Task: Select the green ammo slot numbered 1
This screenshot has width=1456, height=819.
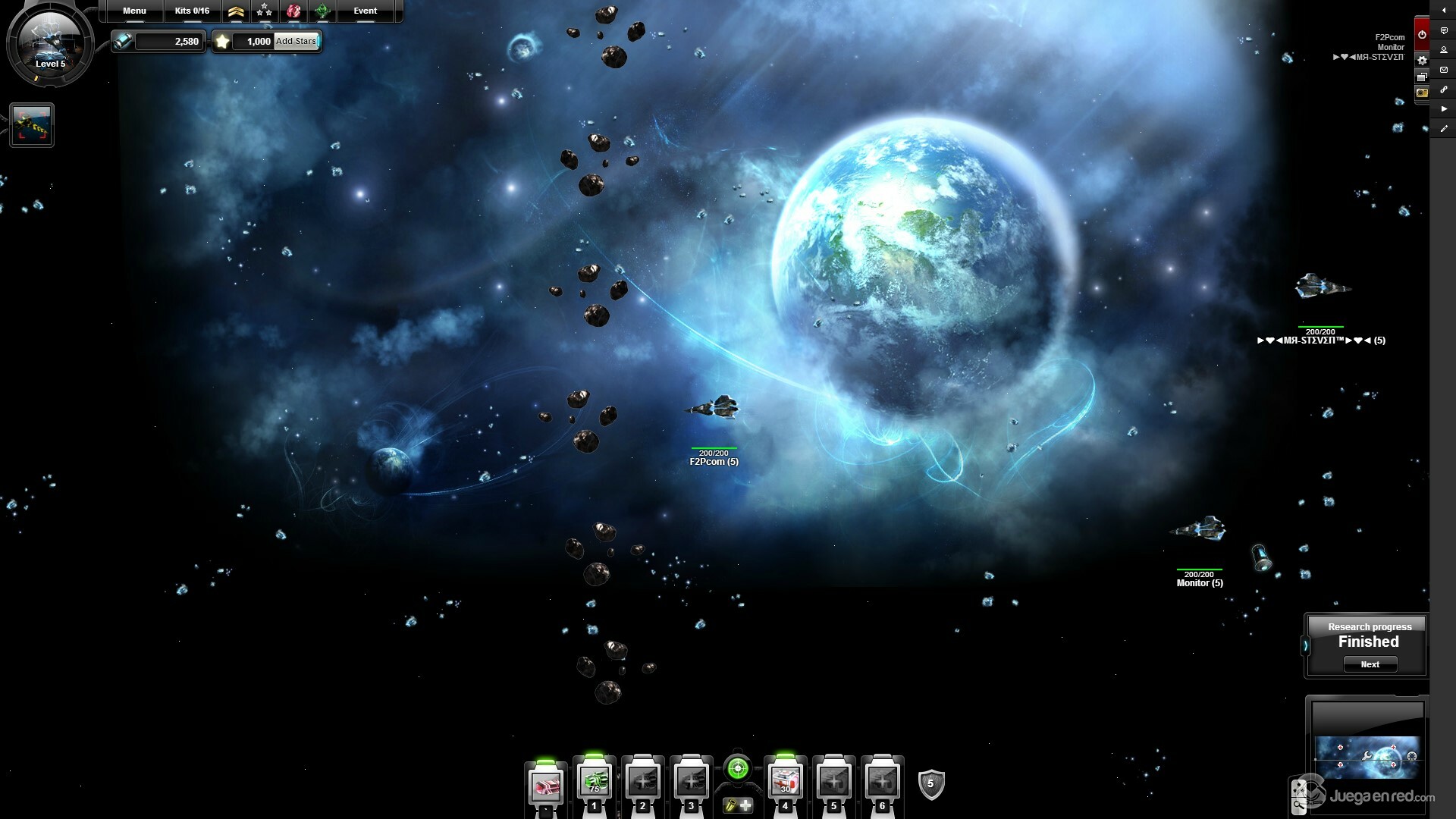Action: pyautogui.click(x=594, y=783)
